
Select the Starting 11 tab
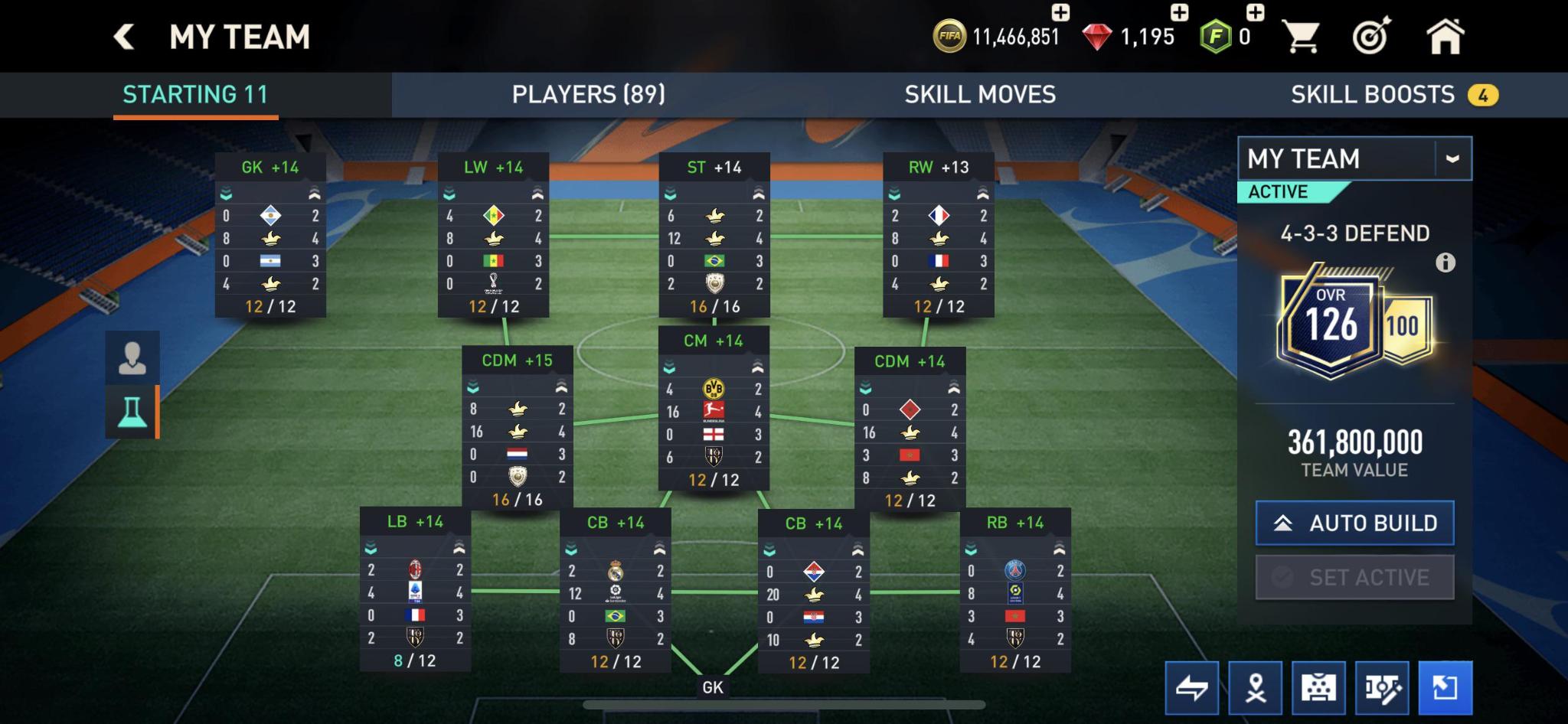tap(195, 95)
